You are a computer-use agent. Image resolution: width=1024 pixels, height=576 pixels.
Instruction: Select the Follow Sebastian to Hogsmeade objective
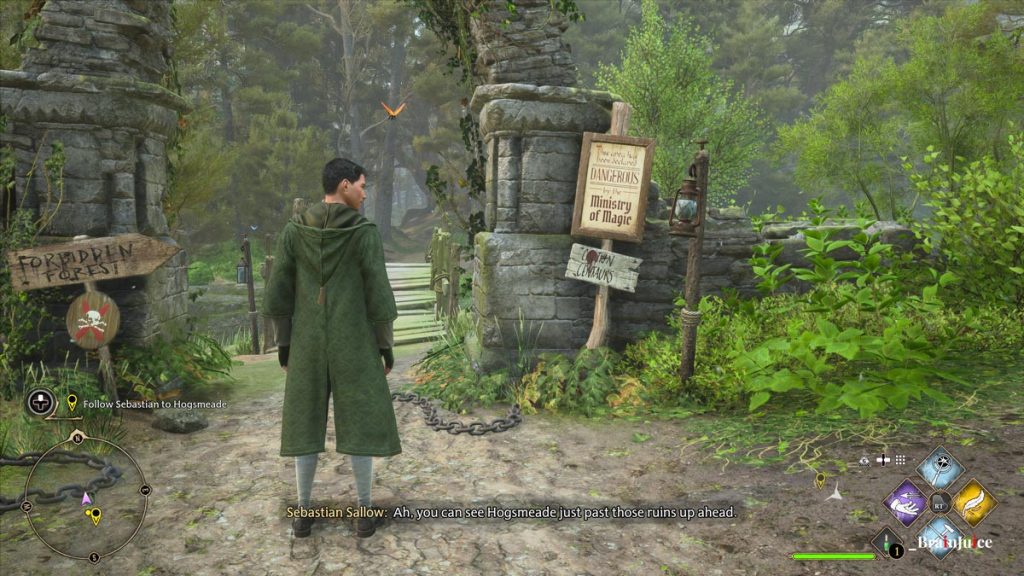pos(146,403)
